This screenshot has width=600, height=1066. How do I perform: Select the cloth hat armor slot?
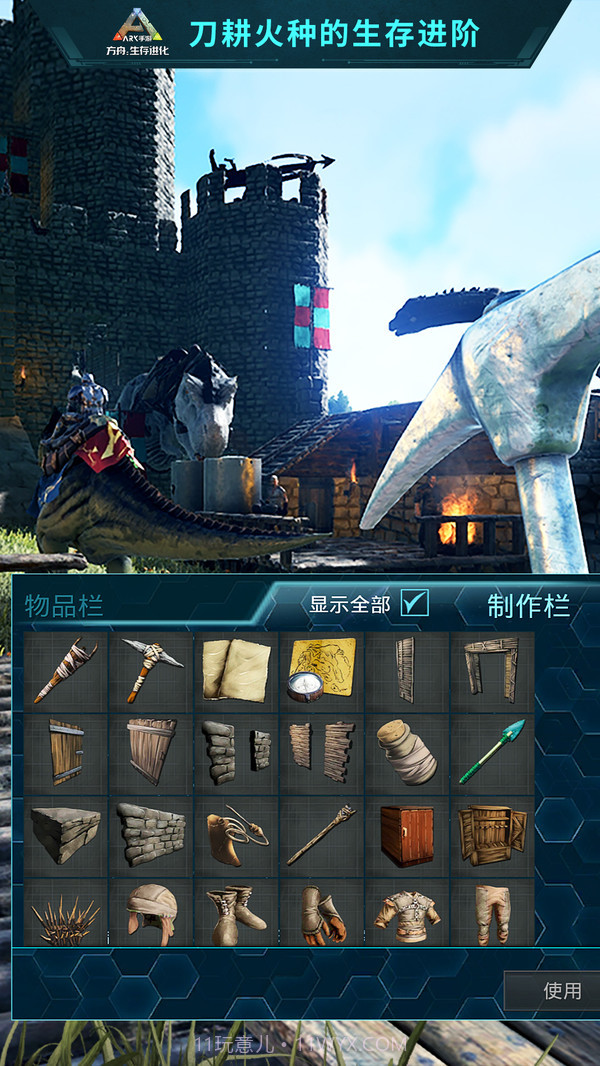pyautogui.click(x=150, y=912)
